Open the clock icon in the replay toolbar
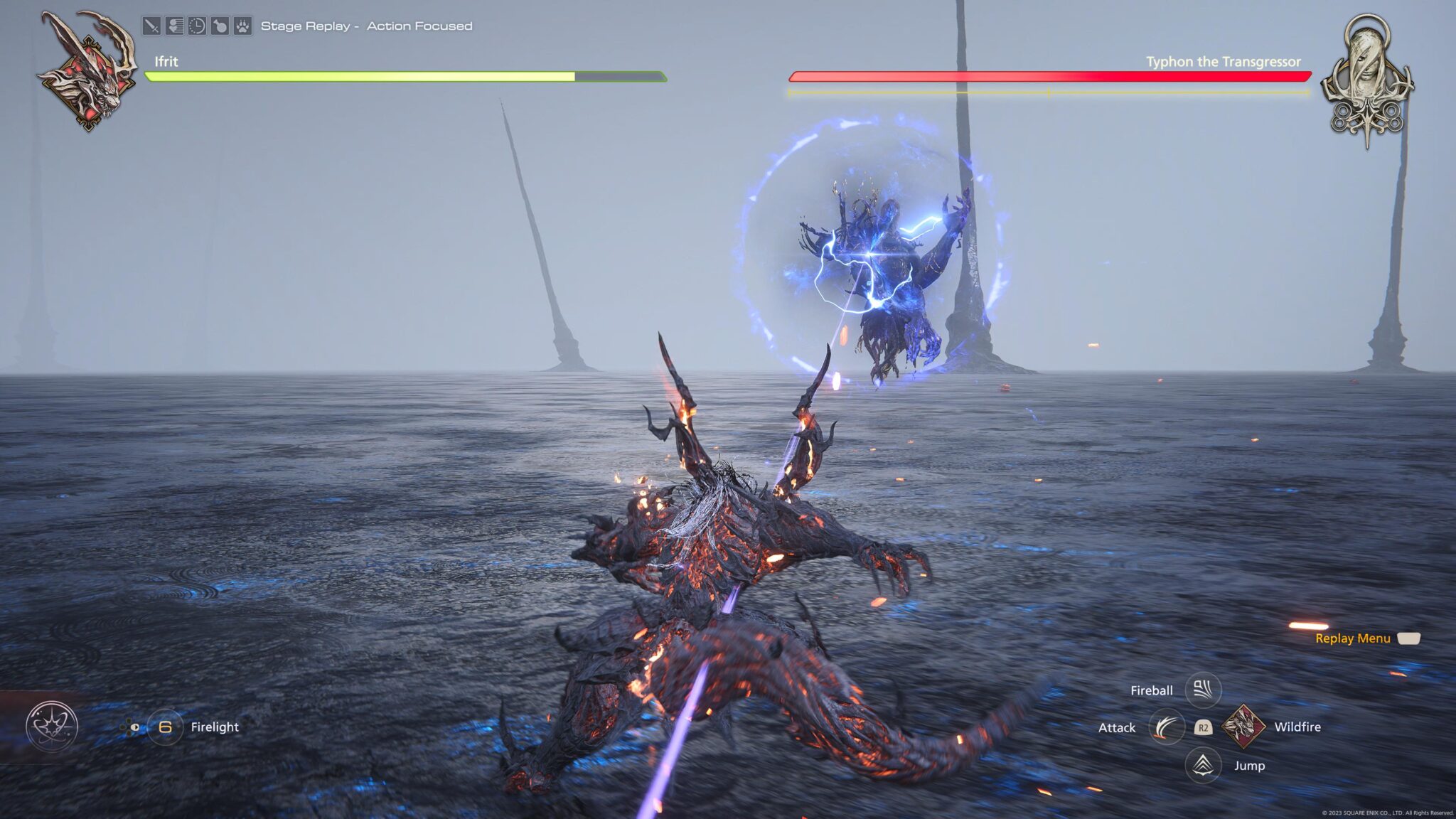The height and width of the screenshot is (819, 1456). [197, 25]
